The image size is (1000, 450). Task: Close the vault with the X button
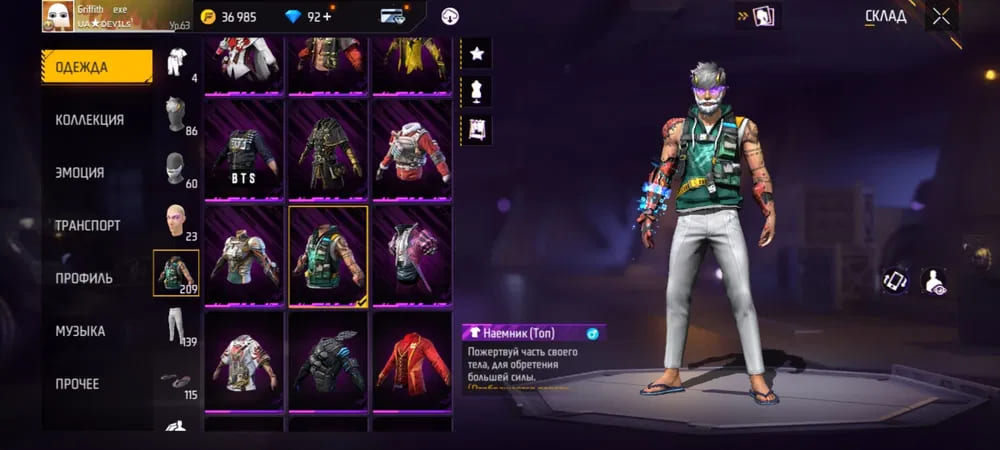tap(941, 16)
